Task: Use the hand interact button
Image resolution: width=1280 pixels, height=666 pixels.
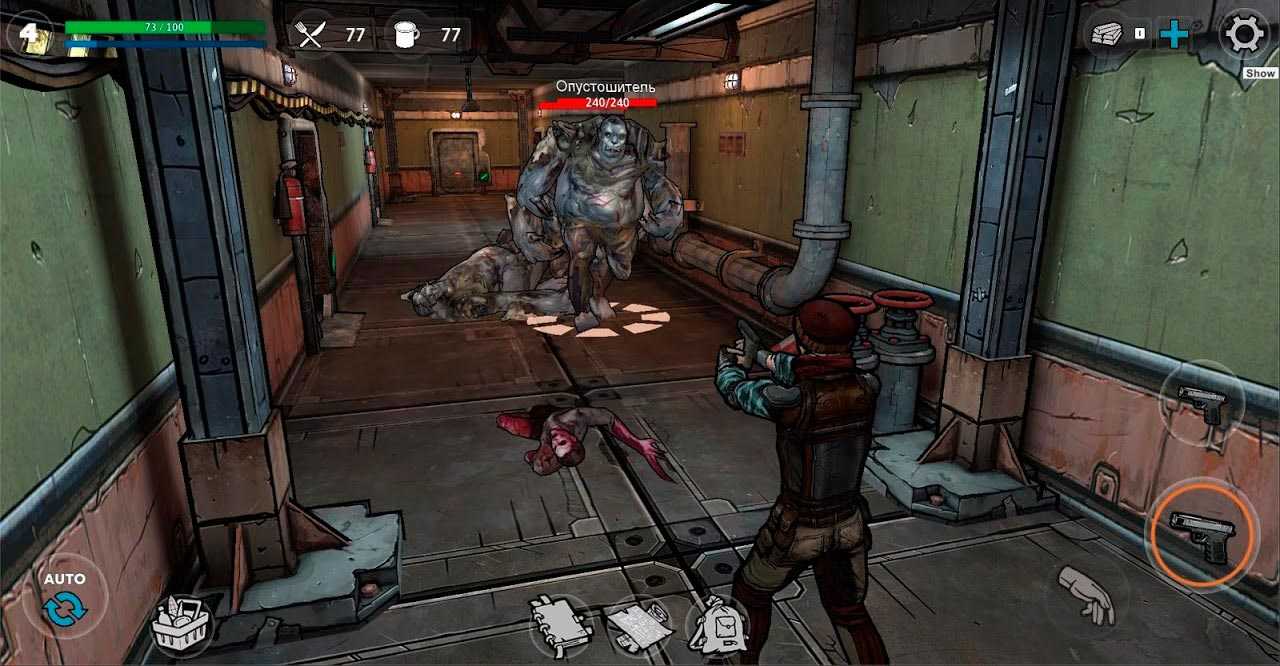Action: pos(1087,597)
